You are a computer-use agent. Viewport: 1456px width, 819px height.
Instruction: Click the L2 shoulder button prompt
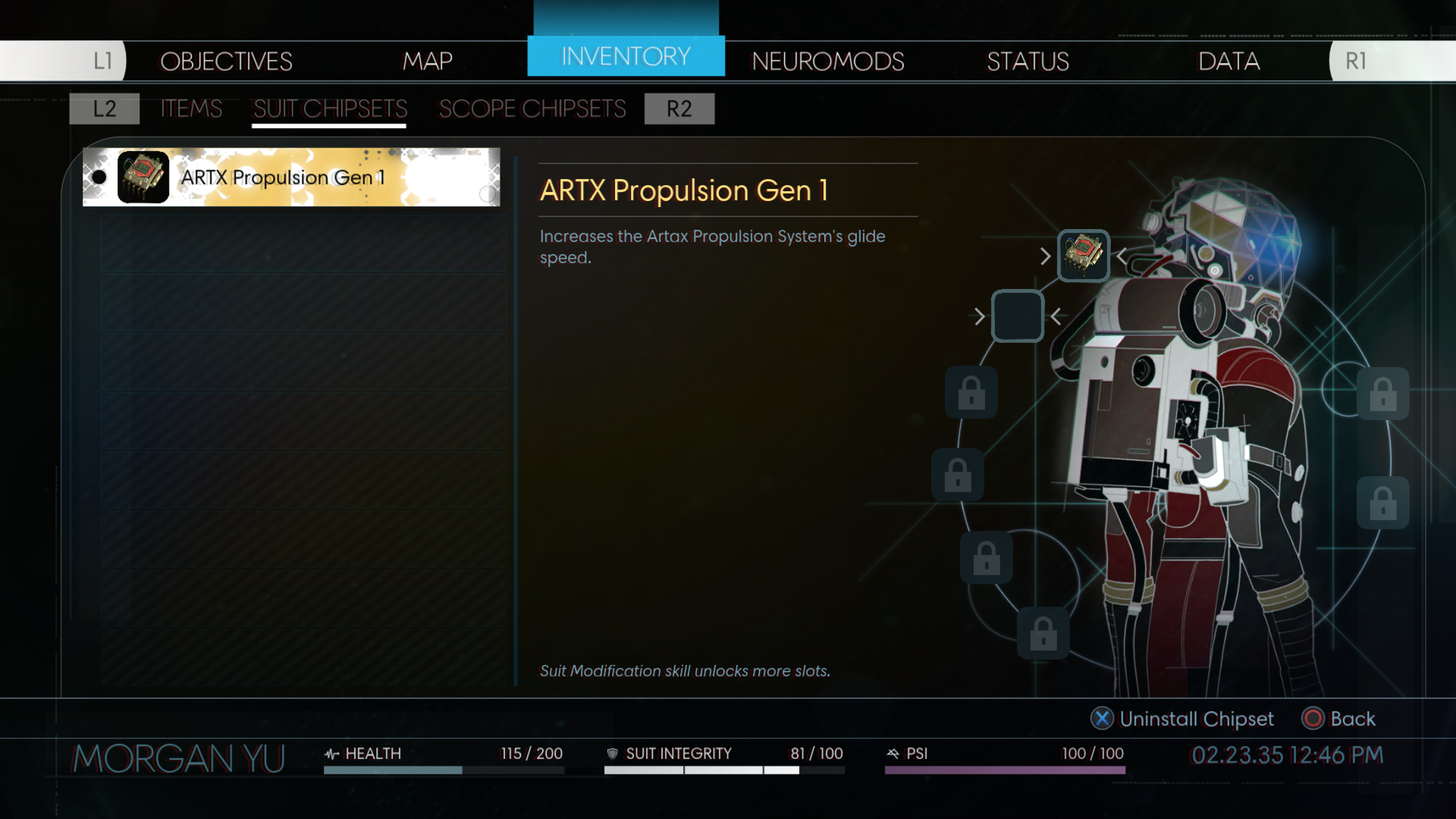click(104, 108)
